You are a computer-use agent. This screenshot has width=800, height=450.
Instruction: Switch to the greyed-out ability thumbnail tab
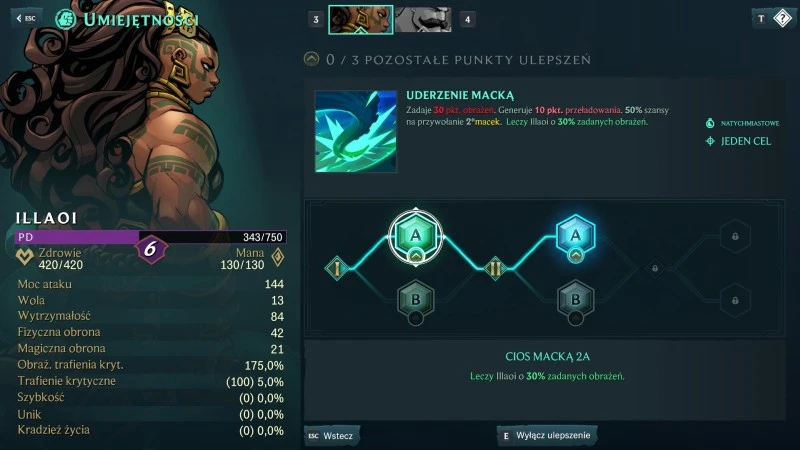click(423, 19)
